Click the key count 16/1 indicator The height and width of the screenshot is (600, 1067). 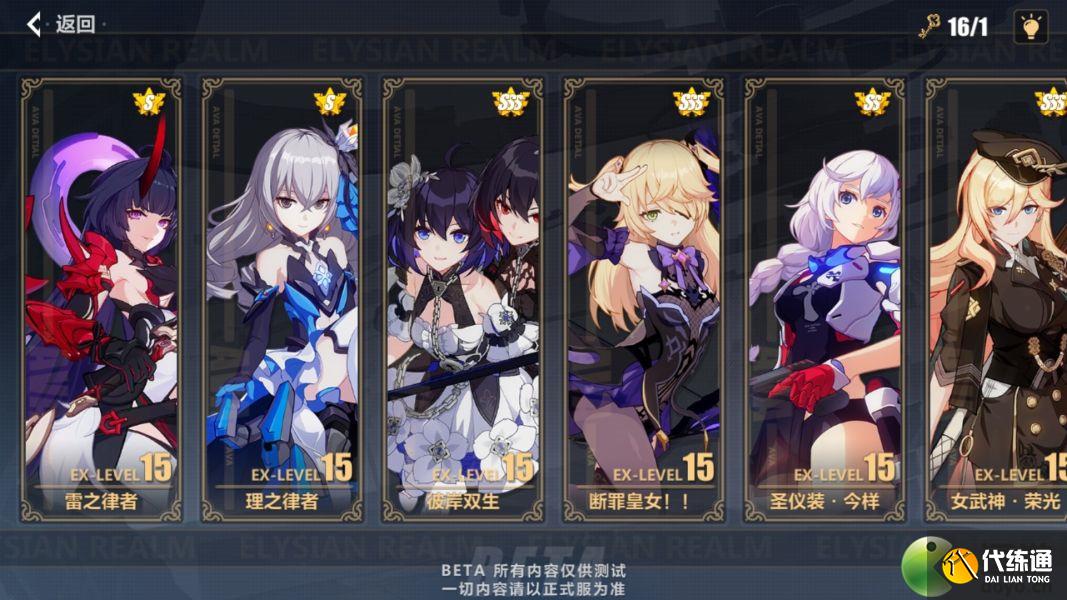point(955,27)
